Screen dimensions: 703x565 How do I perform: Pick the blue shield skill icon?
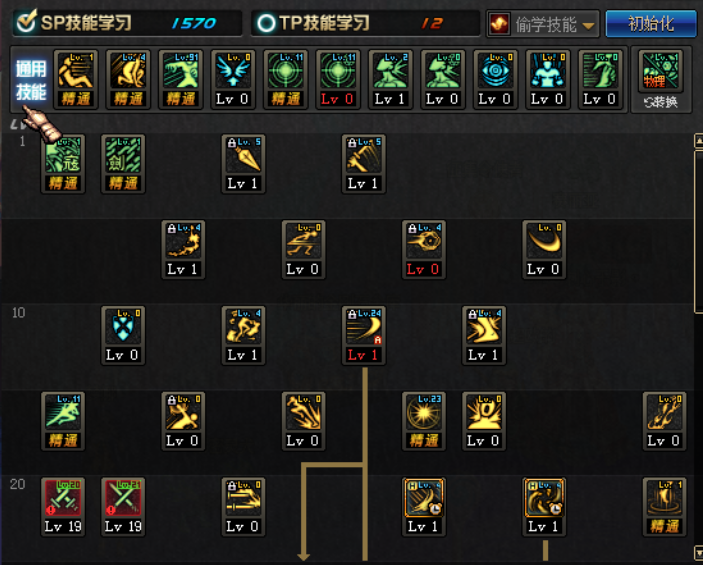click(124, 333)
